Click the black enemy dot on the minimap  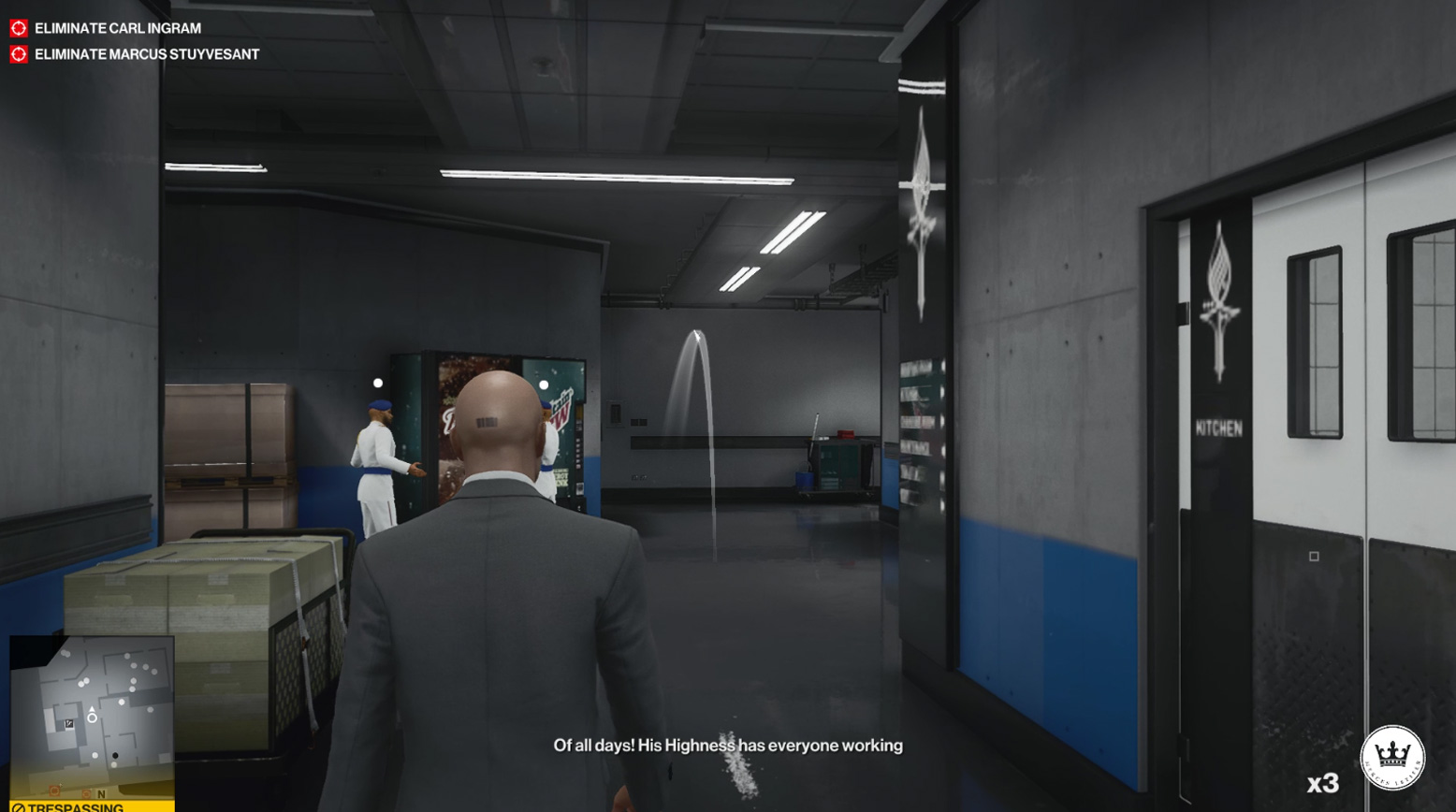[x=114, y=756]
